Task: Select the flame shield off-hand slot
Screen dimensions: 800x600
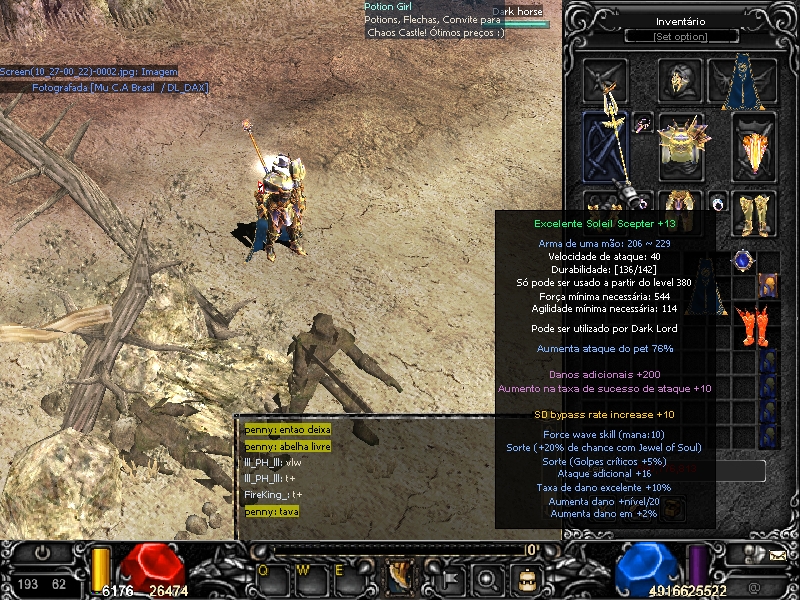Action: [754, 146]
